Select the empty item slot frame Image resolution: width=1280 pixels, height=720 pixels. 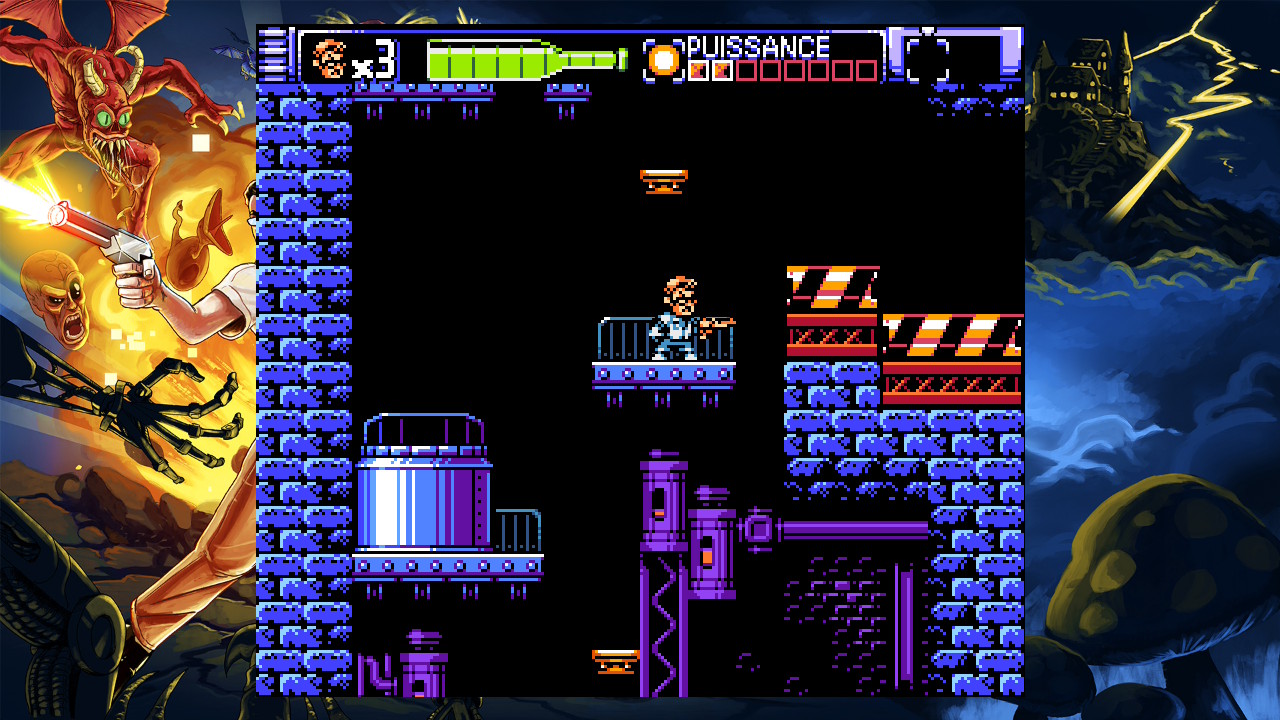pos(927,59)
